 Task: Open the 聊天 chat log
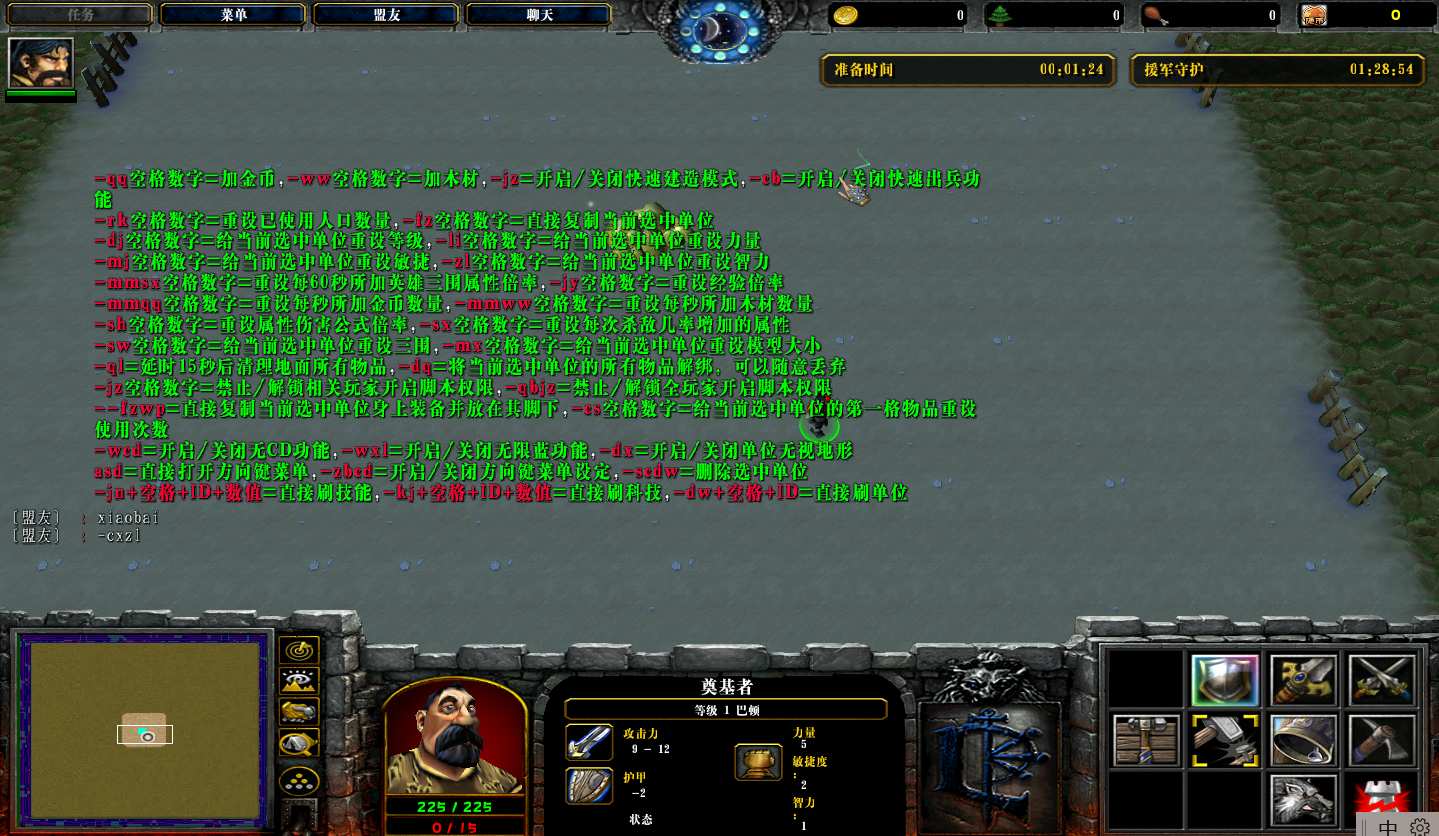point(539,15)
